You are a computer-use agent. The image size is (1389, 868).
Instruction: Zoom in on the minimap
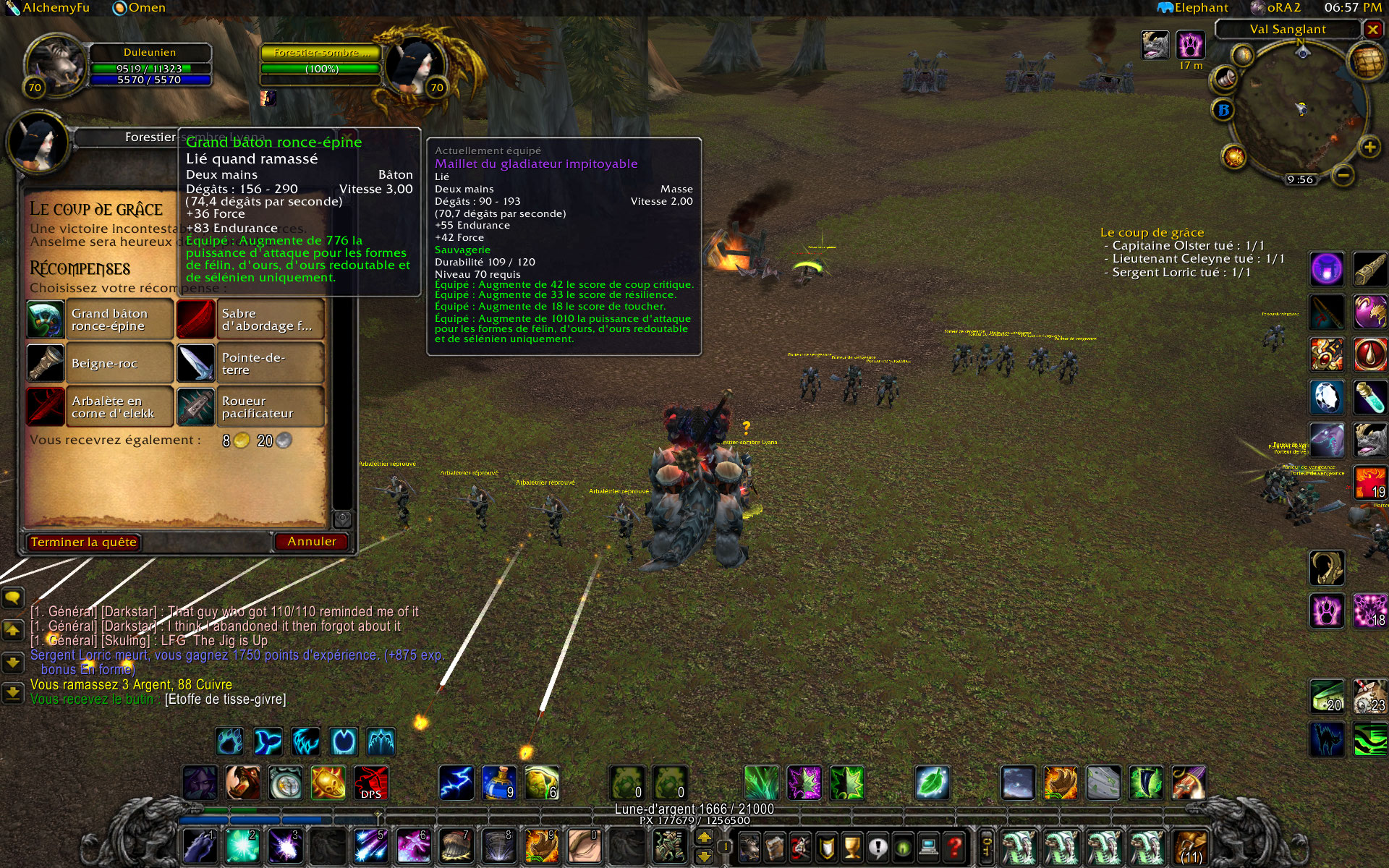1369,148
